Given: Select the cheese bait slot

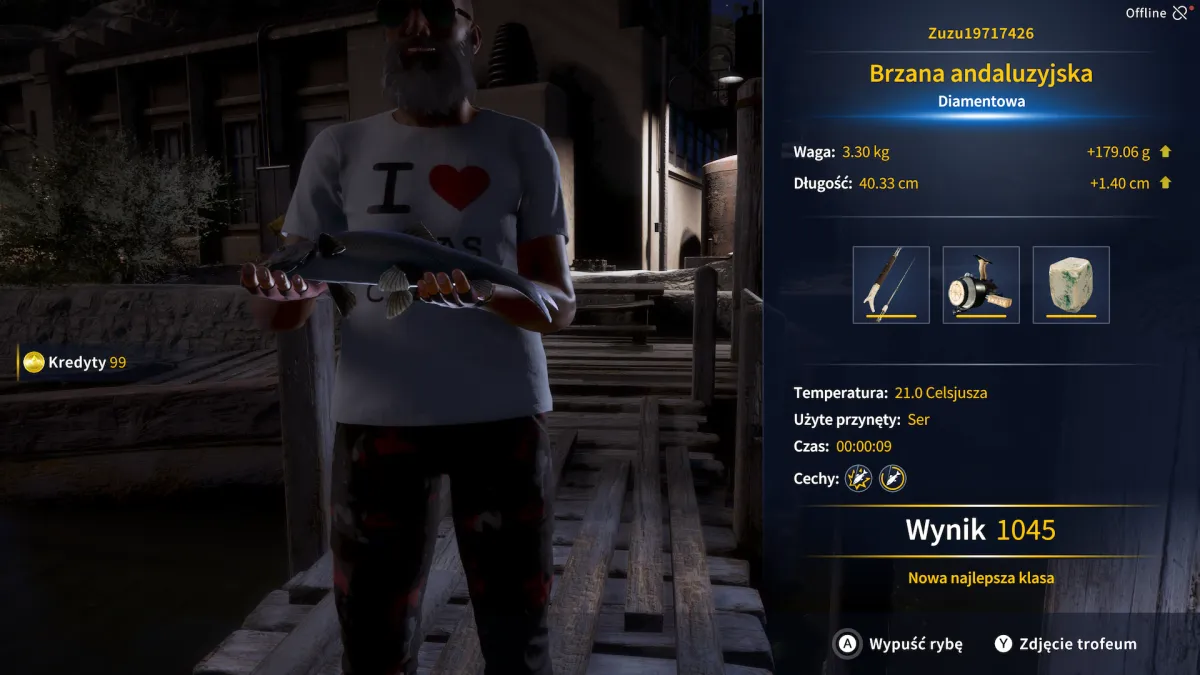Looking at the screenshot, I should pos(1071,285).
